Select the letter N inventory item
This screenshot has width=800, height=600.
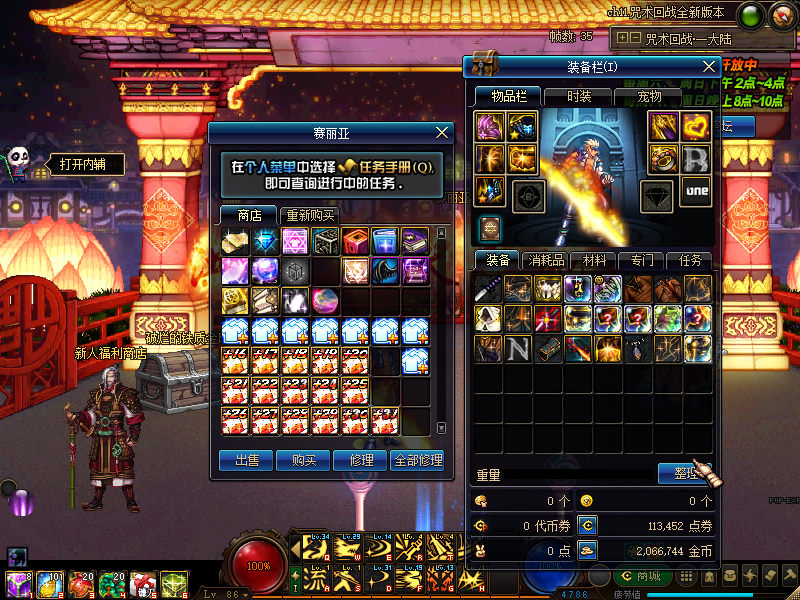(517, 348)
